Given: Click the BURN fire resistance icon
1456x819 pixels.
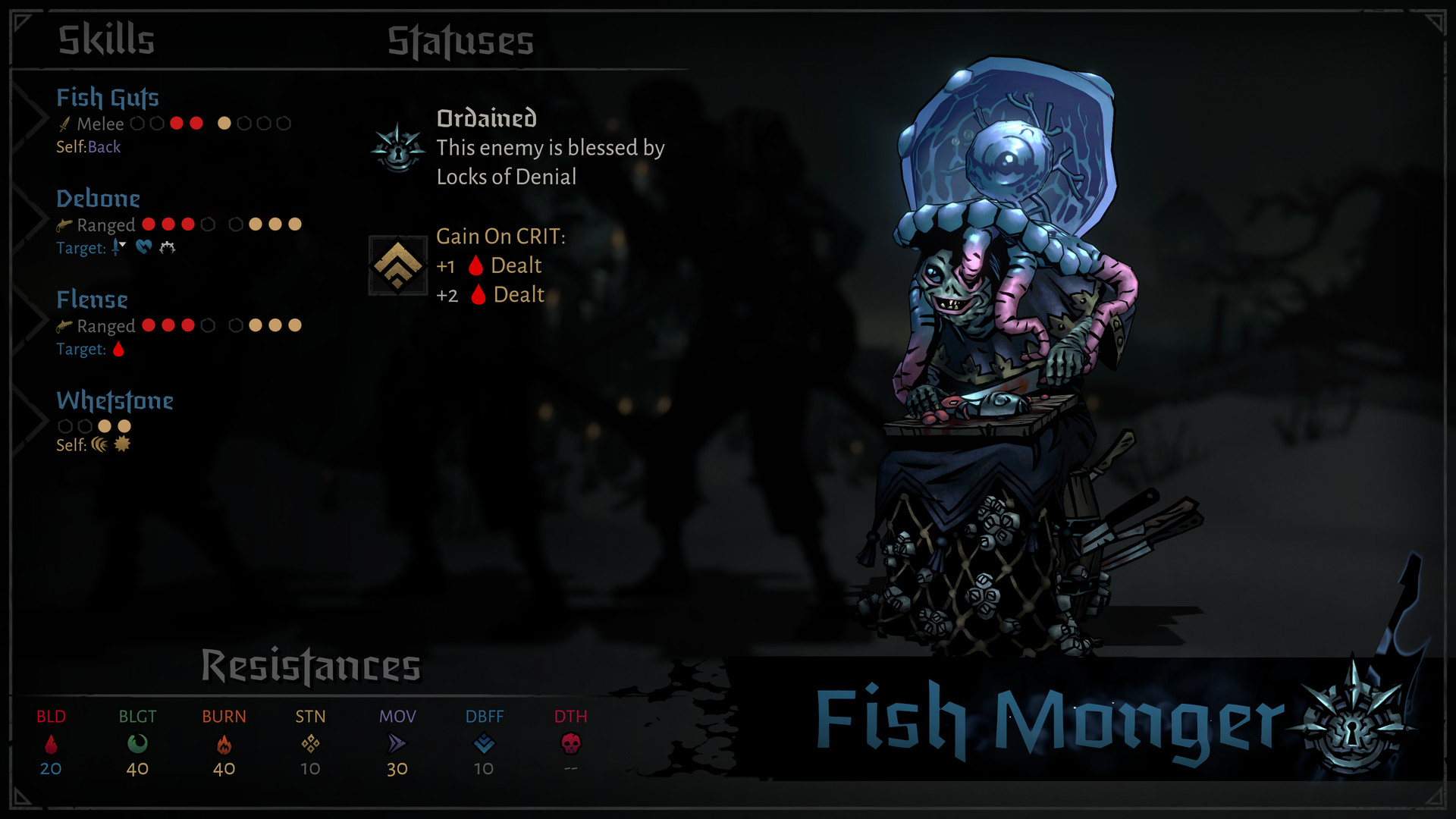Looking at the screenshot, I should 224,745.
